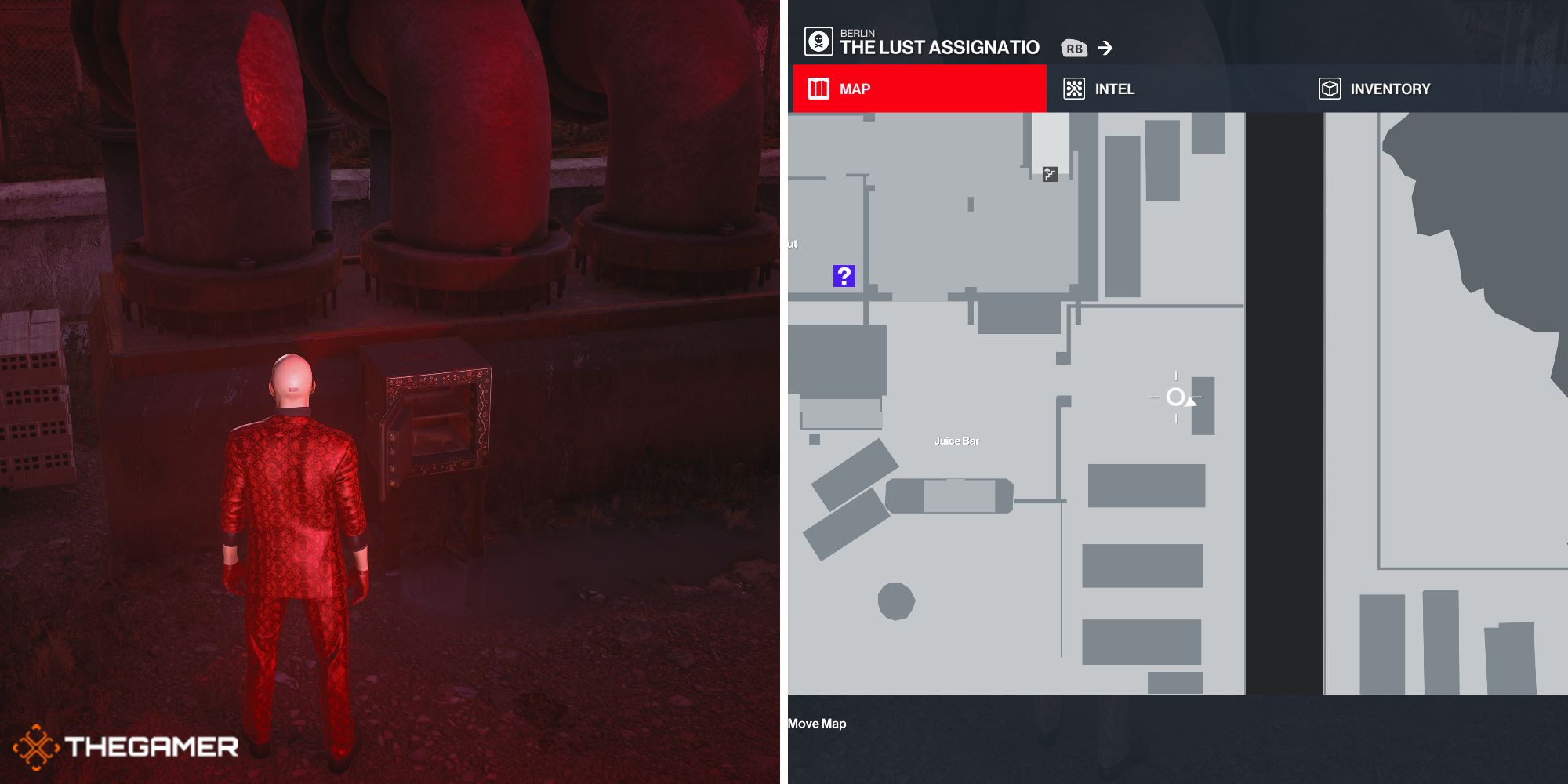
Task: Select the player position marker on the map
Action: 1176,398
